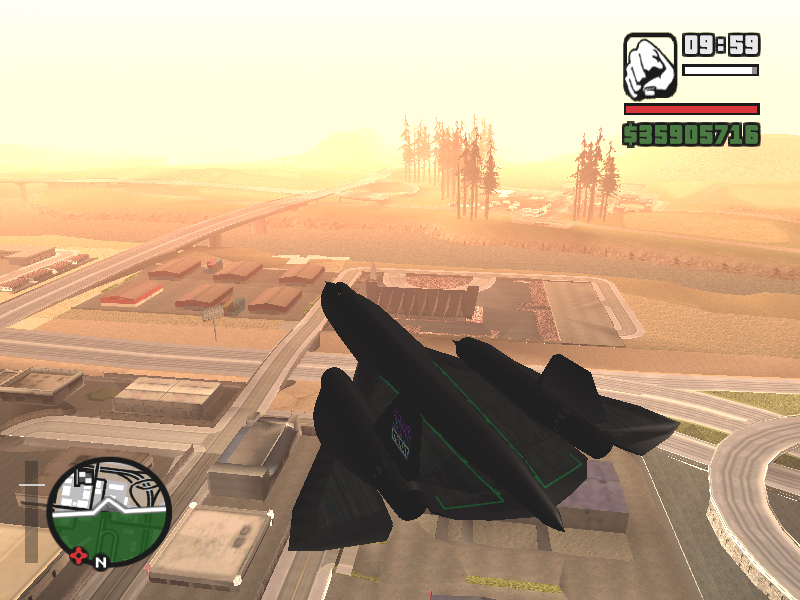Click the north N indicator on radar
Viewport: 800px width, 600px height.
tap(100, 562)
